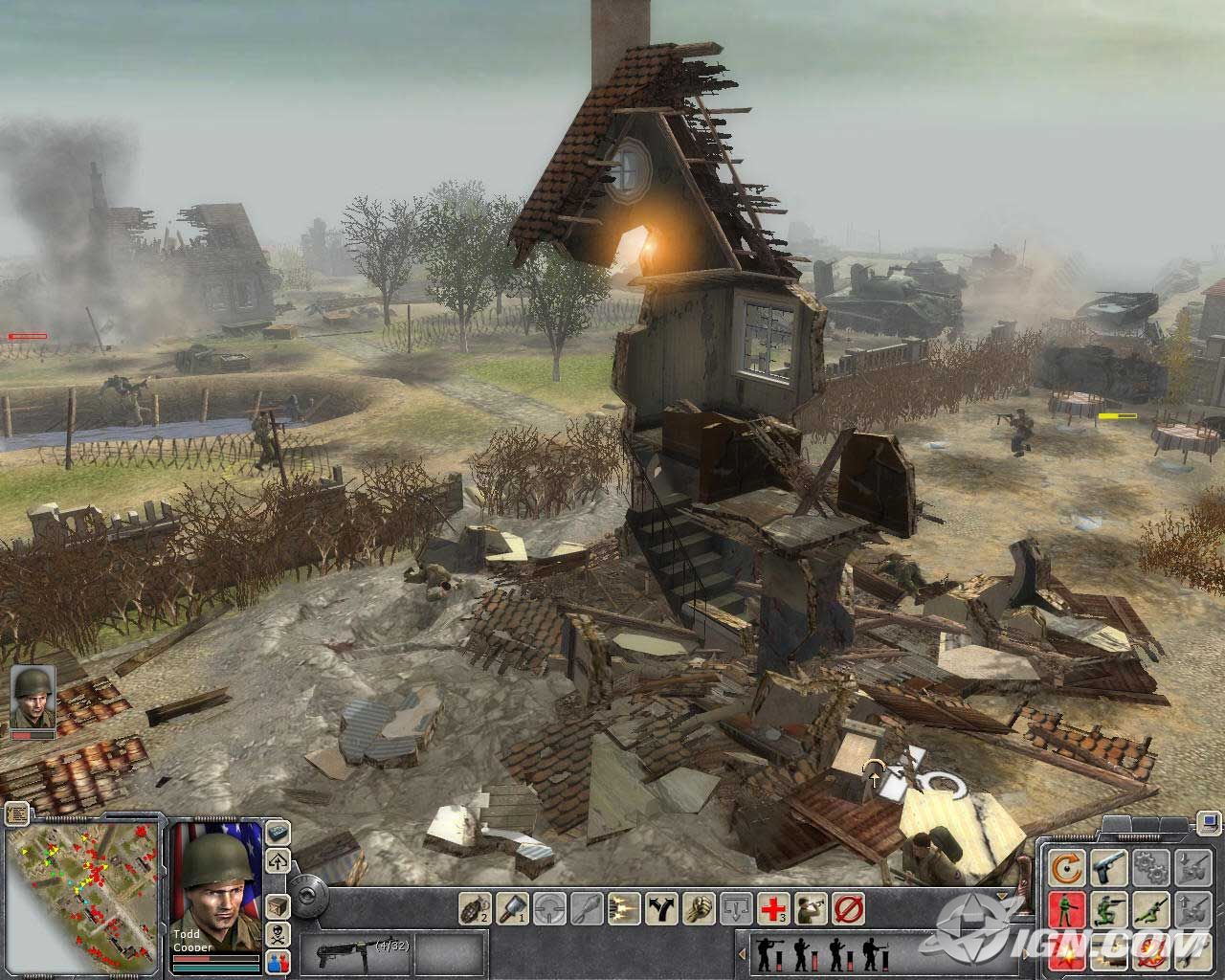The image size is (1225, 980).
Task: Select the submachine gun weapon slot
Action: click(x=344, y=953)
